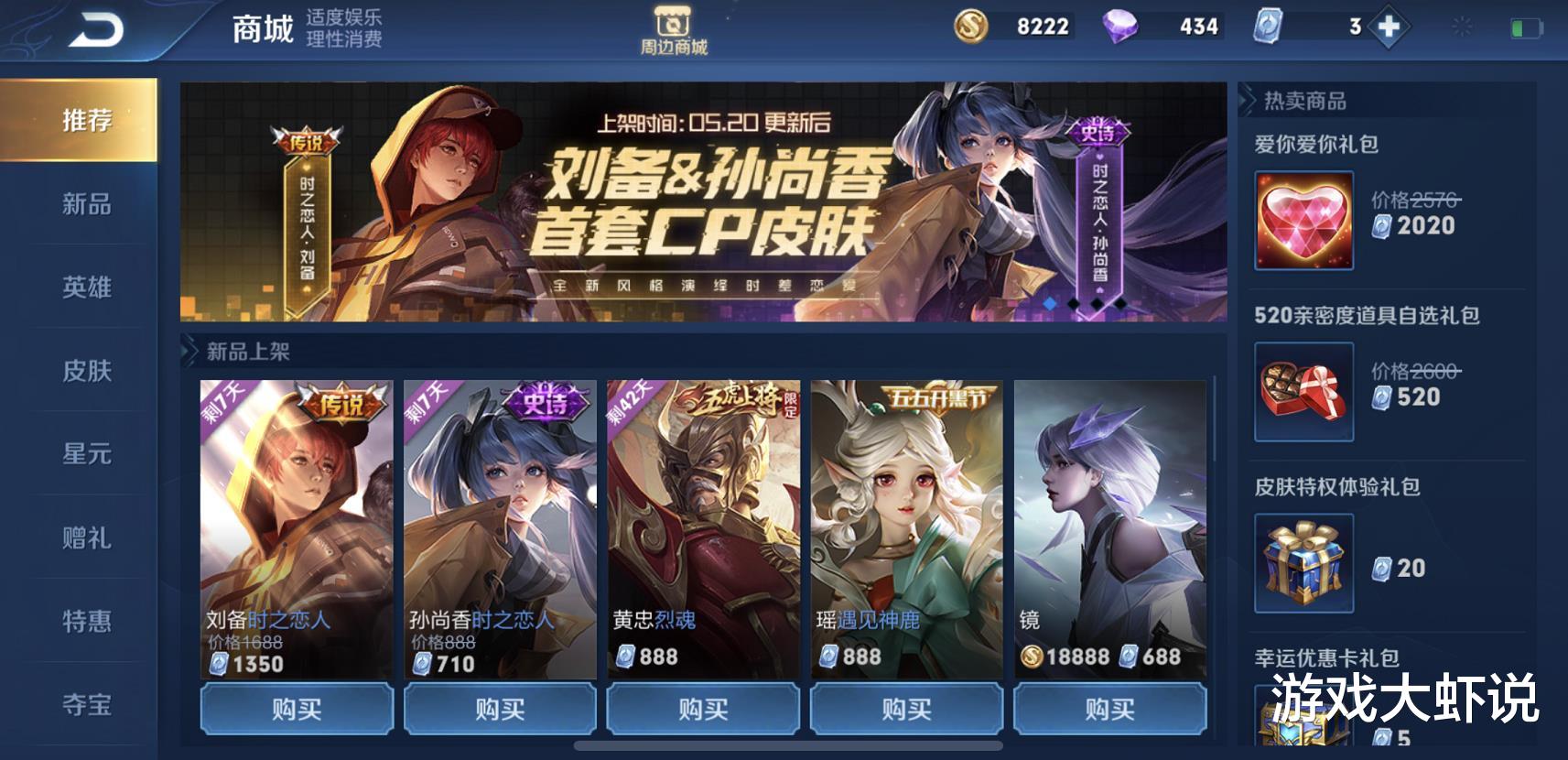The width and height of the screenshot is (1568, 760).
Task: Select the third banner carousel dot
Action: [1095, 303]
